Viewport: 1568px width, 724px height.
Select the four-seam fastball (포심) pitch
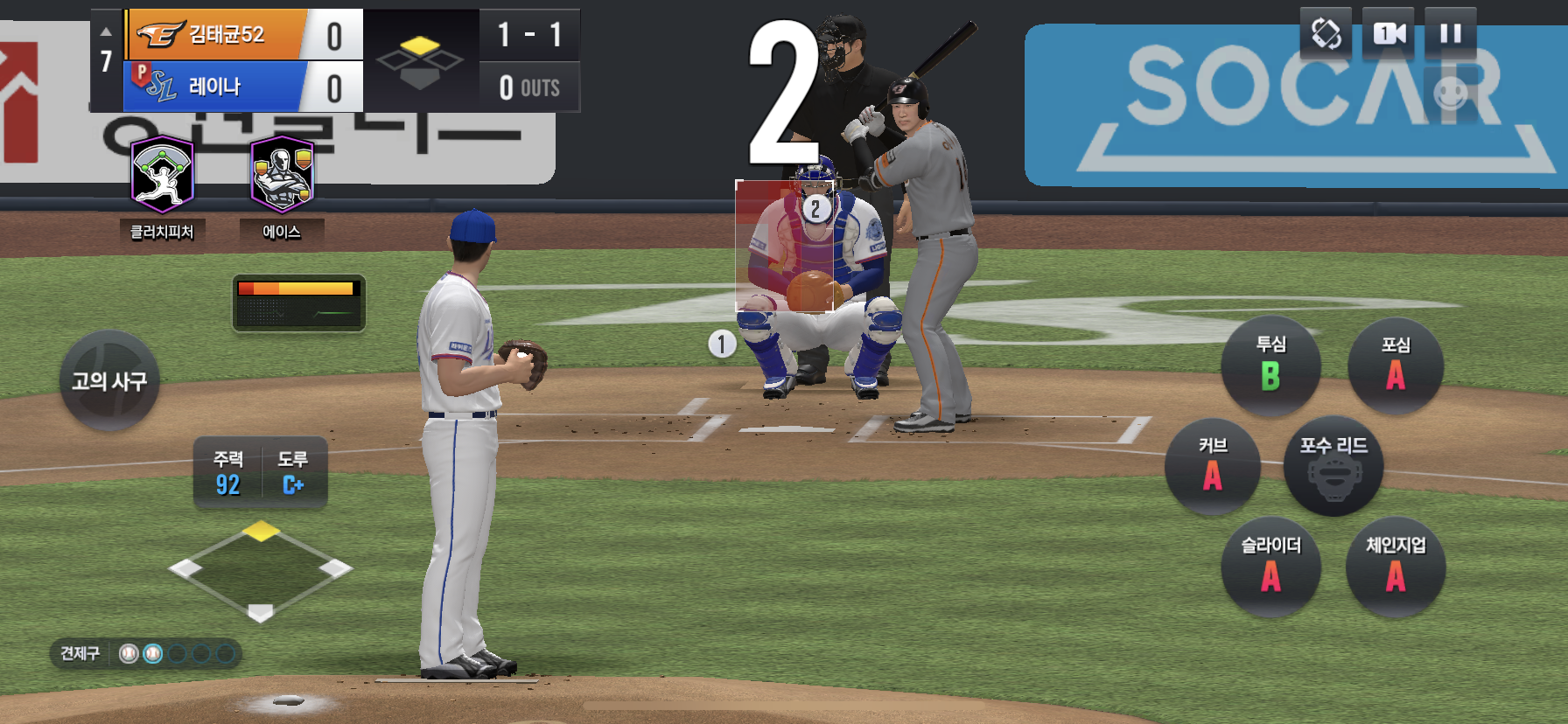point(1395,366)
